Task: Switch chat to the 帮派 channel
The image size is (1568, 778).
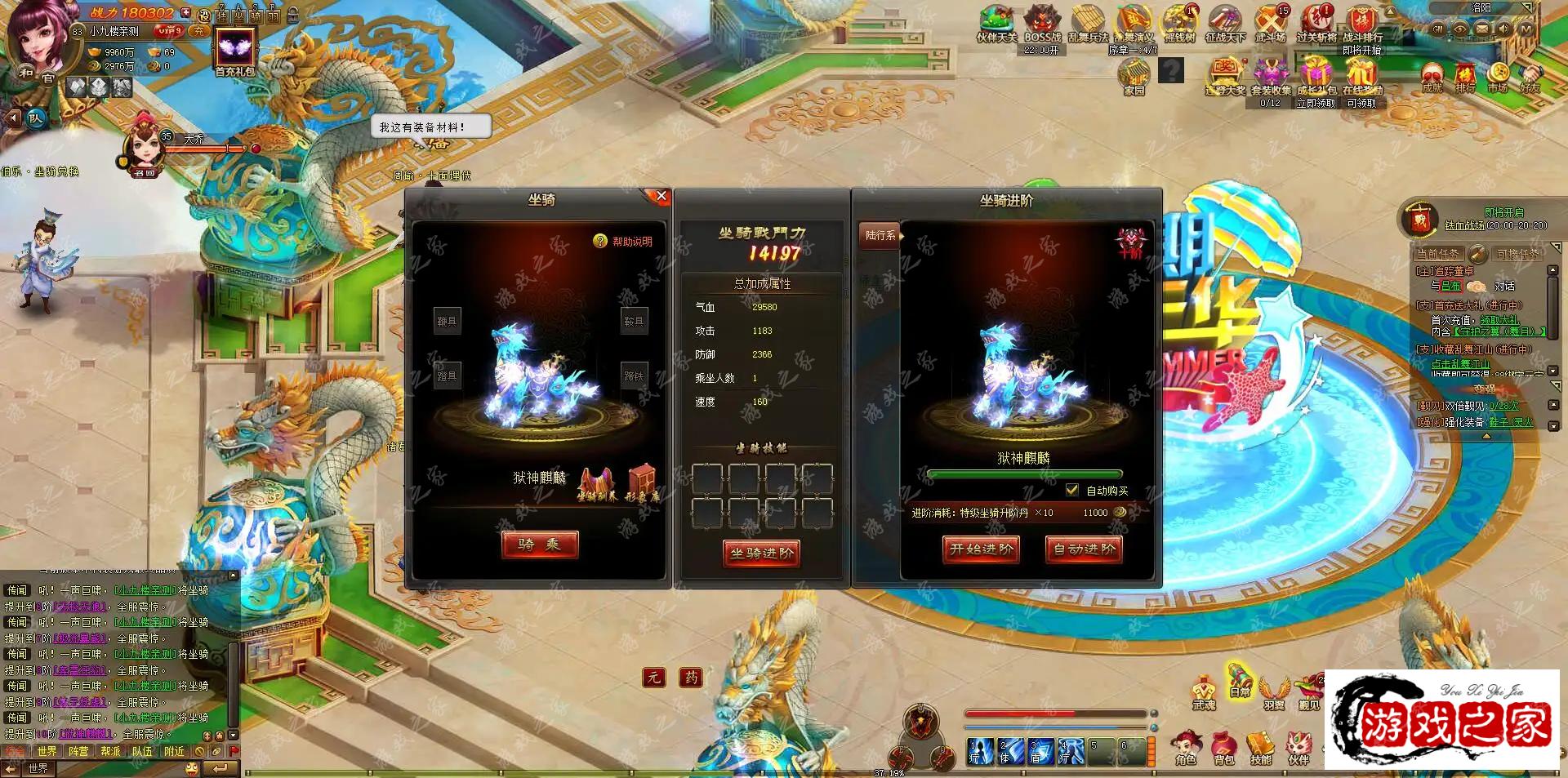Action: click(110, 751)
